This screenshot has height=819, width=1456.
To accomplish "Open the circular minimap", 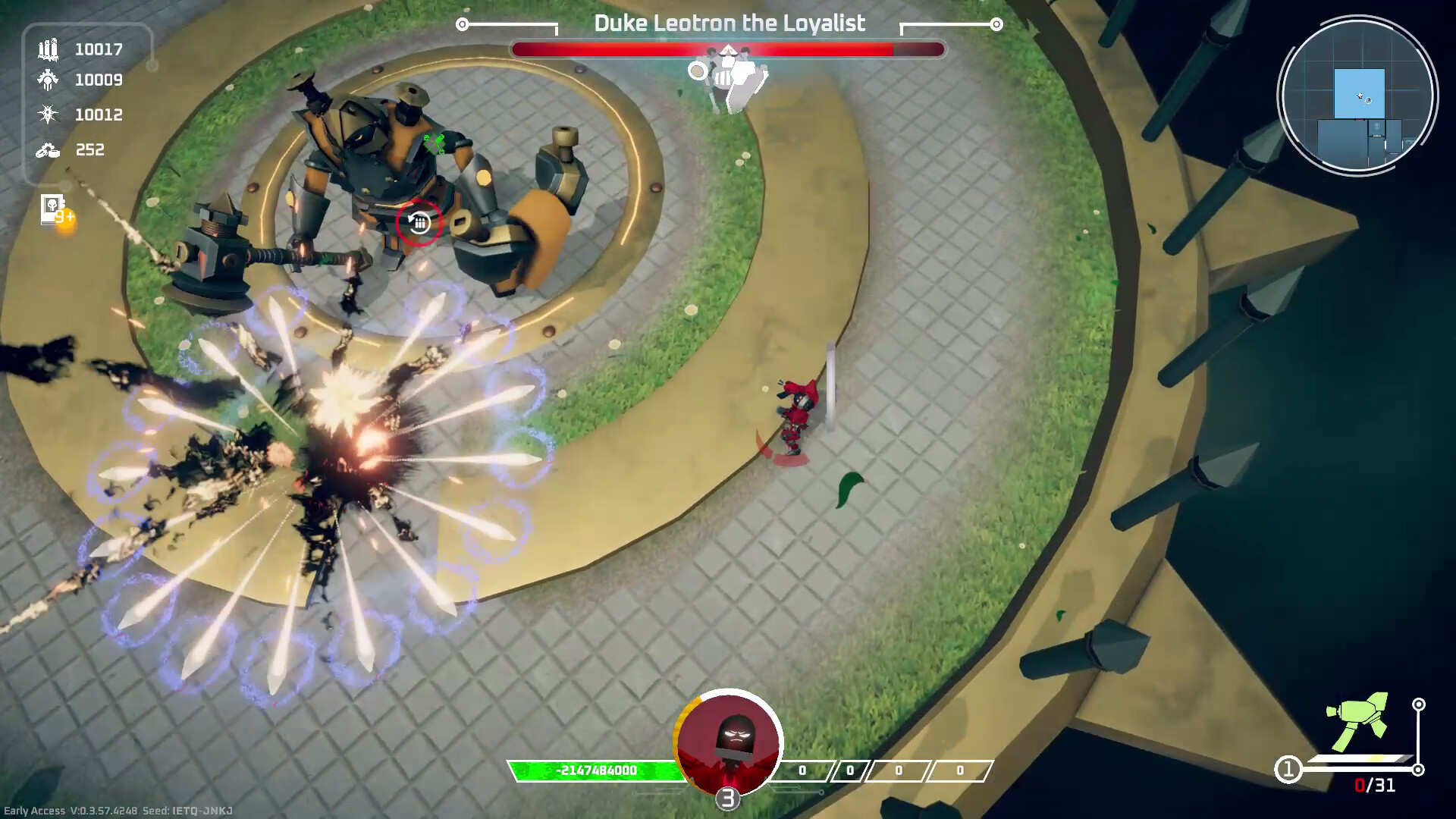I will point(1357,96).
